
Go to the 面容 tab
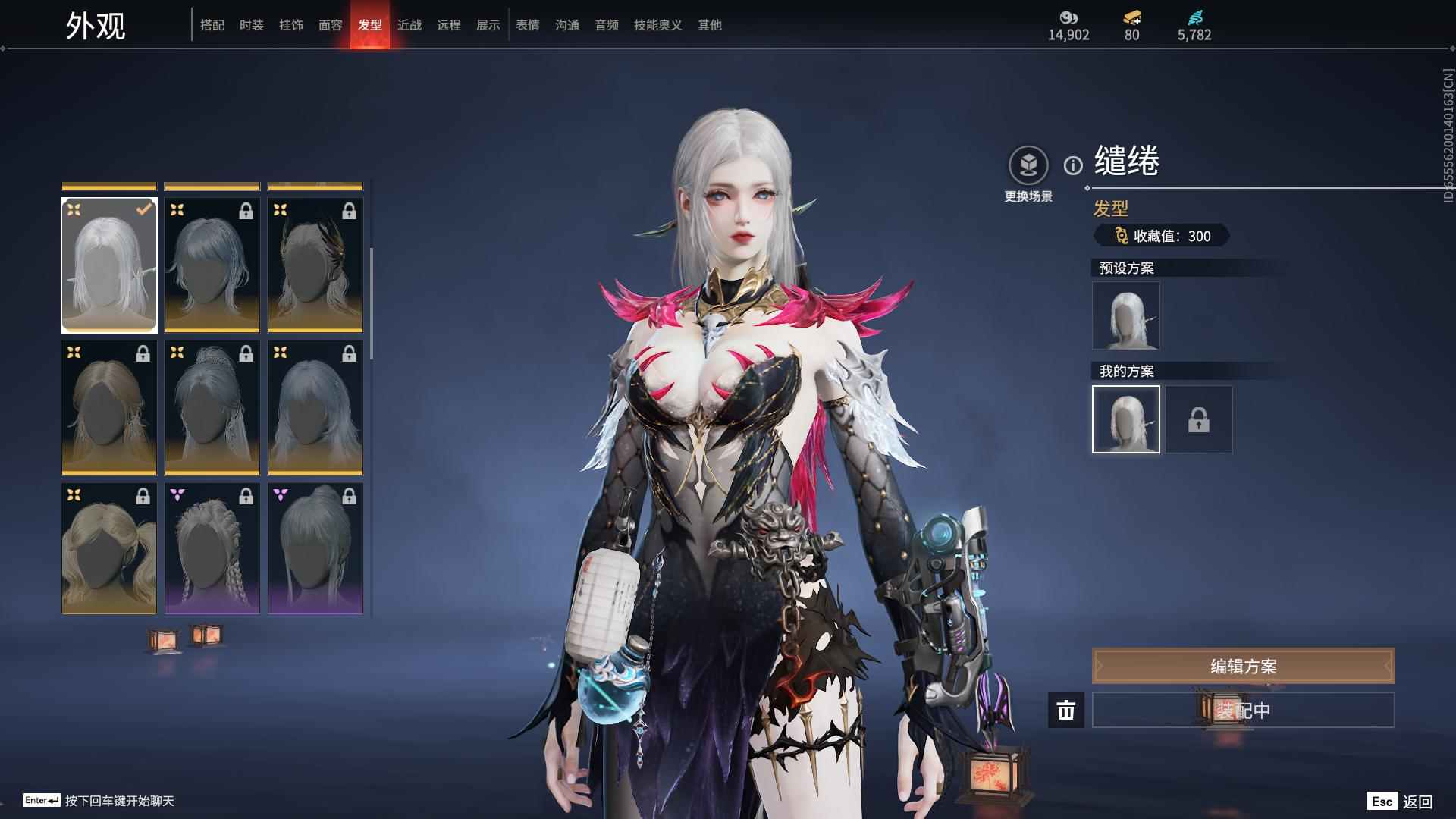coord(331,25)
